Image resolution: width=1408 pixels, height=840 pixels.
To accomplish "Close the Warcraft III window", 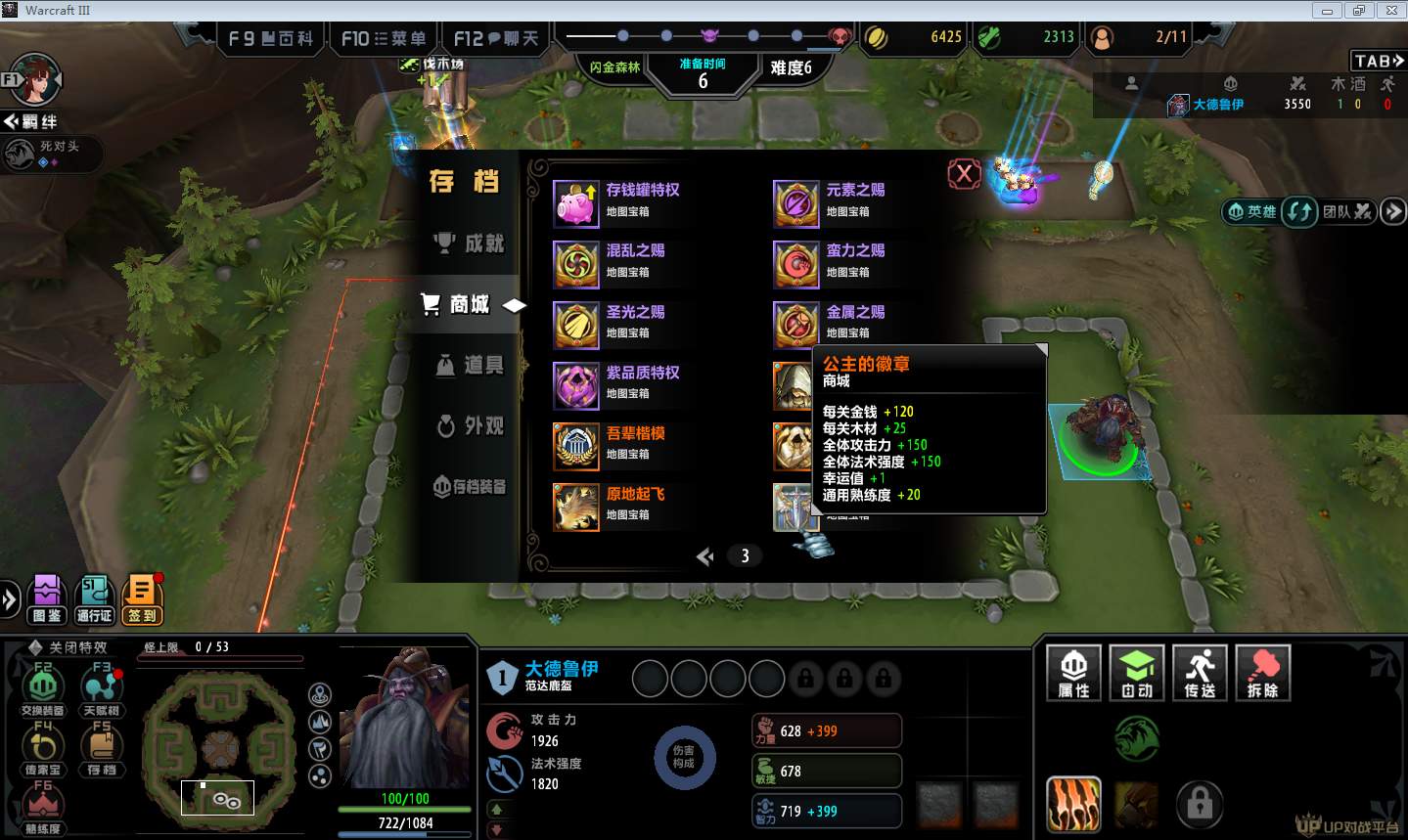I will 1390,11.
